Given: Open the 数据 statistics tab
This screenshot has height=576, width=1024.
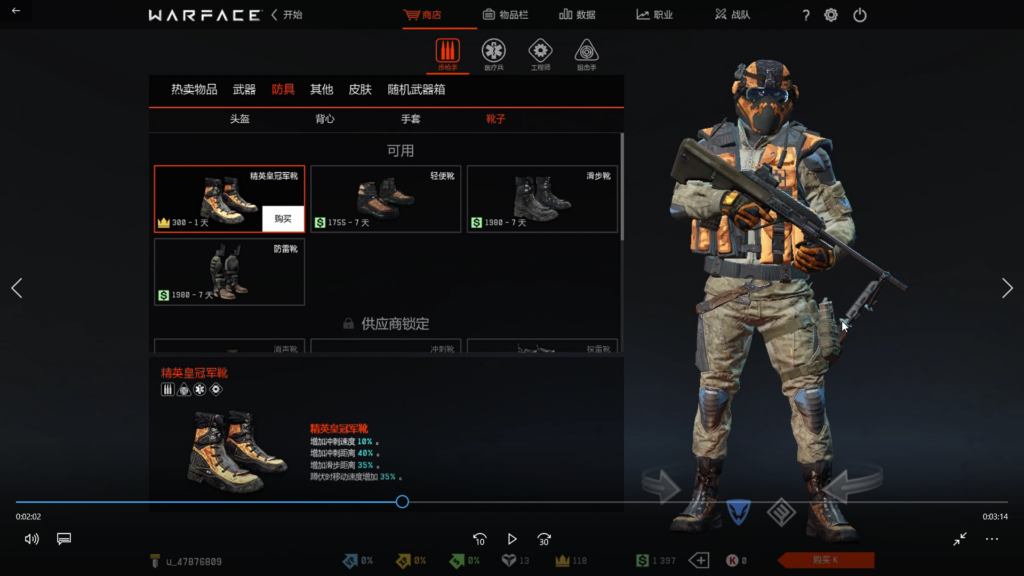Looking at the screenshot, I should tap(577, 15).
